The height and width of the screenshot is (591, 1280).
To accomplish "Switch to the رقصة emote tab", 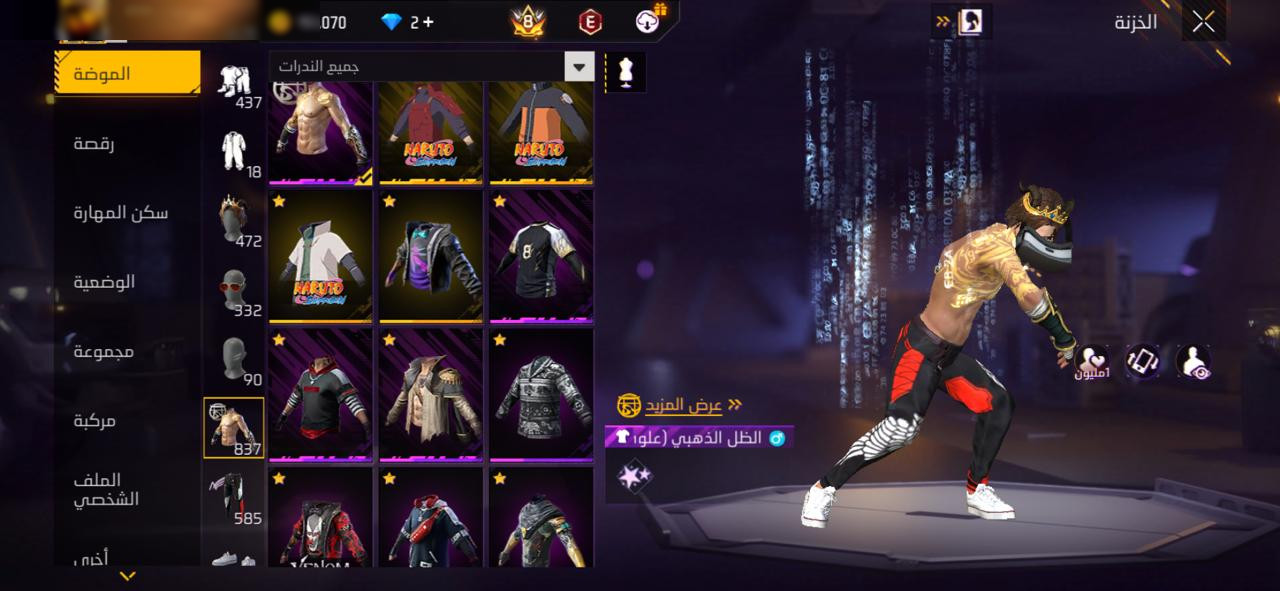I will [x=94, y=144].
